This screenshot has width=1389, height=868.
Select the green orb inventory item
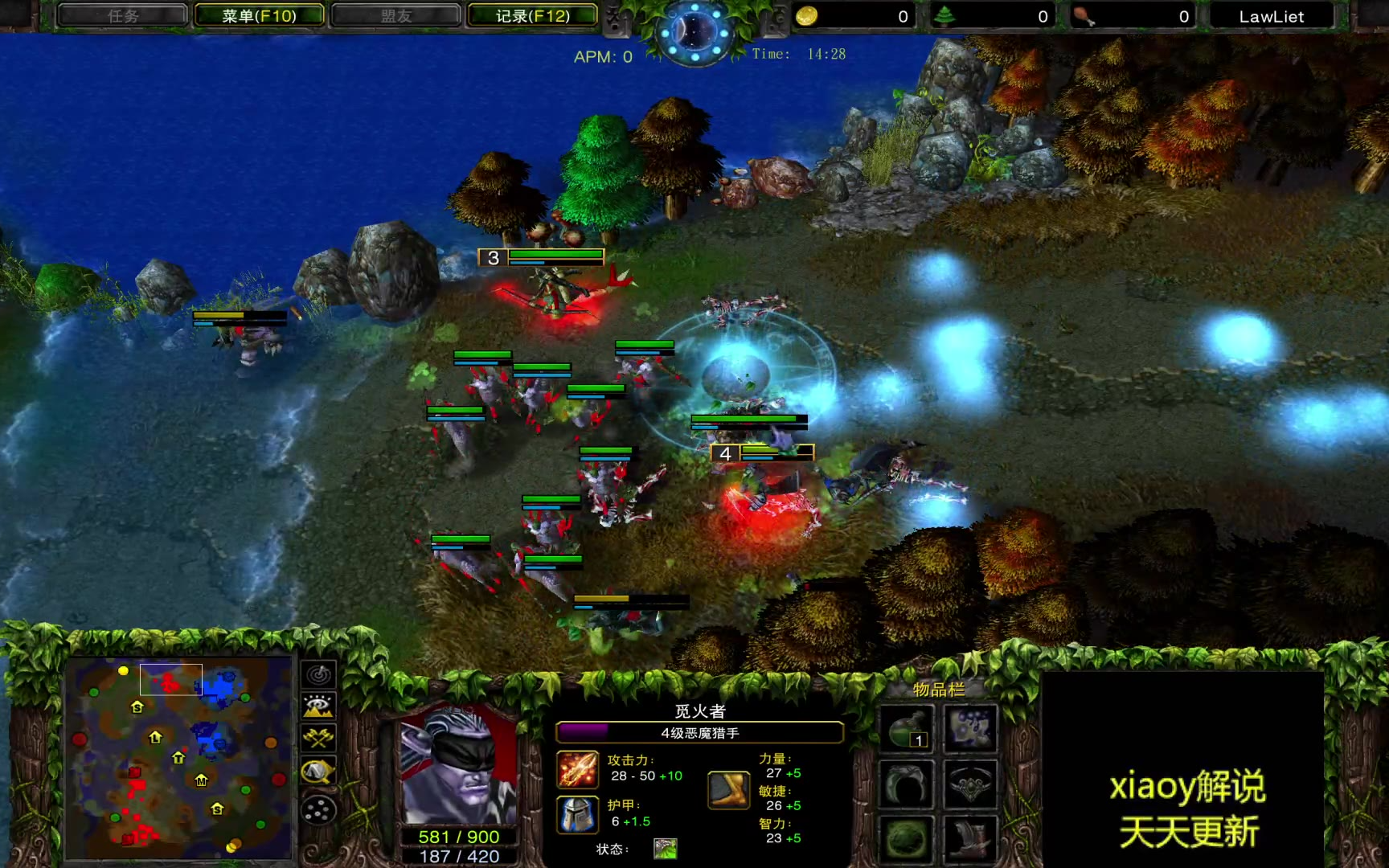click(907, 838)
